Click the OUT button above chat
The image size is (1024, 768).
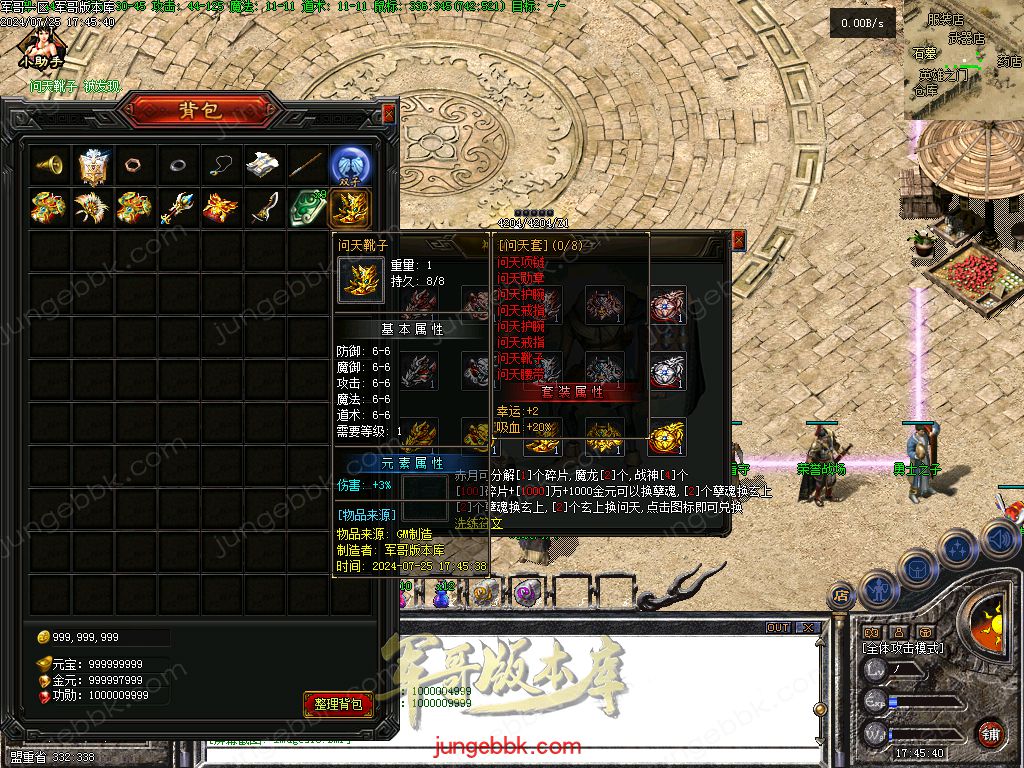click(778, 628)
